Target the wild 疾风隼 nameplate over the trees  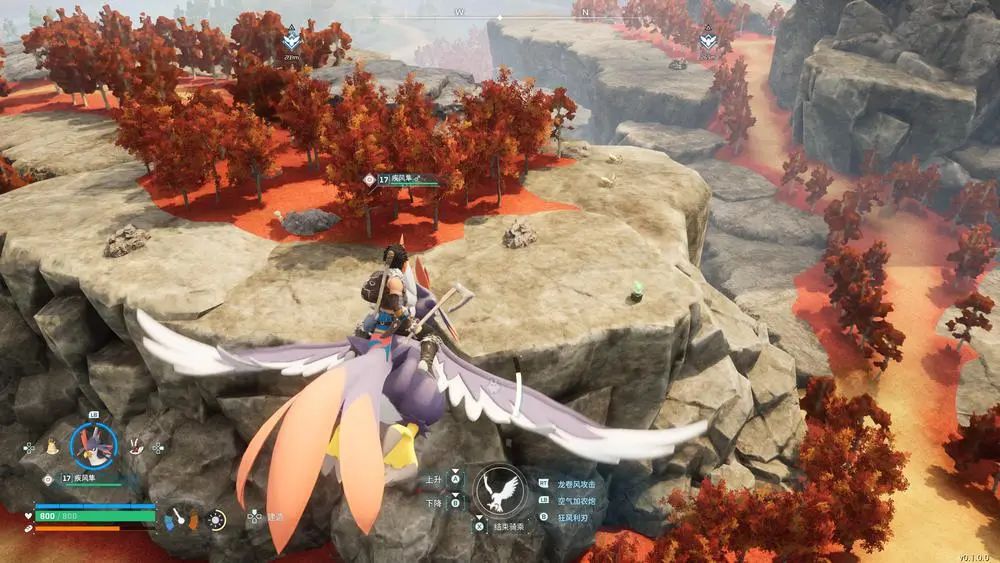[402, 180]
